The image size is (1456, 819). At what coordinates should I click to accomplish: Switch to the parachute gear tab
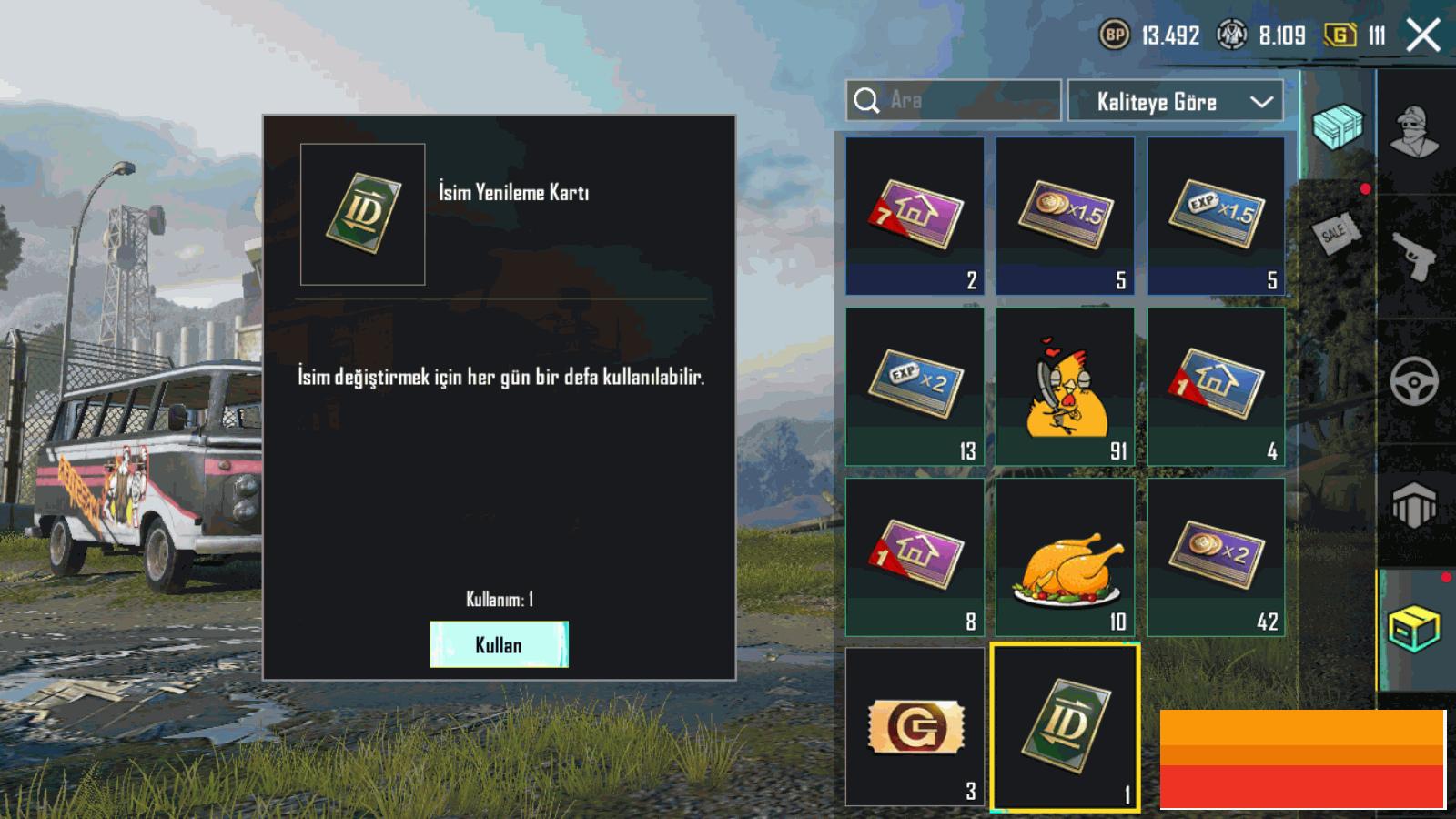(1415, 505)
